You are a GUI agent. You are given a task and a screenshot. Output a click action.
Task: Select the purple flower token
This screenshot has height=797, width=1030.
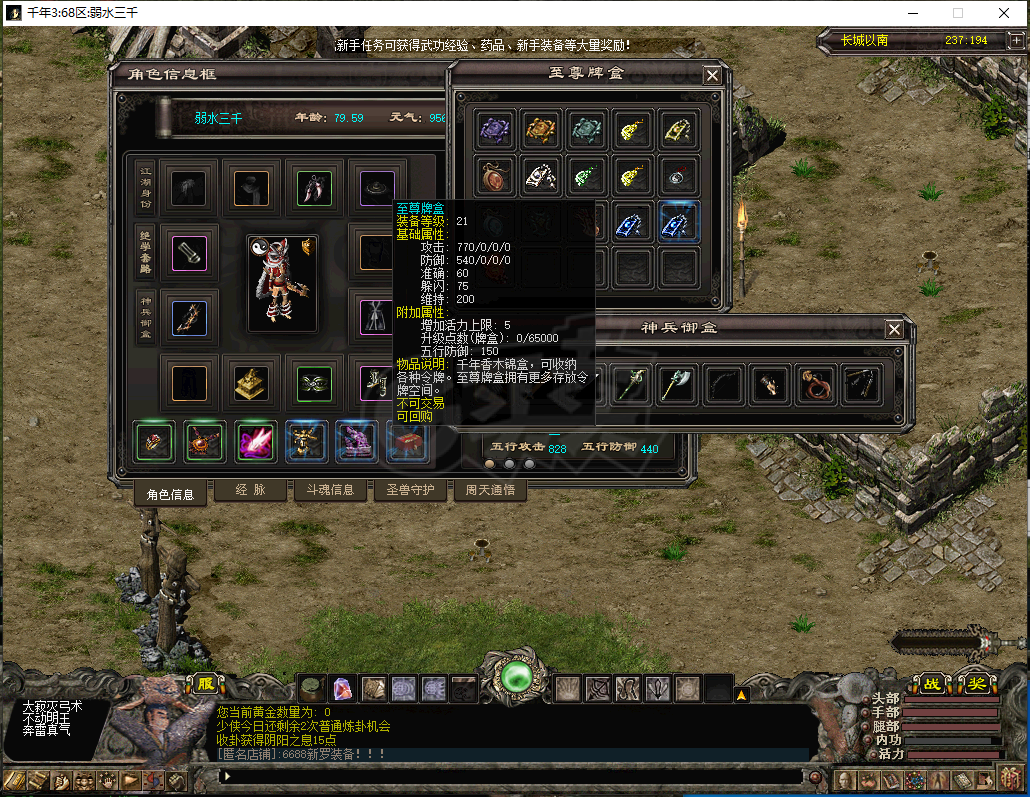coord(496,129)
